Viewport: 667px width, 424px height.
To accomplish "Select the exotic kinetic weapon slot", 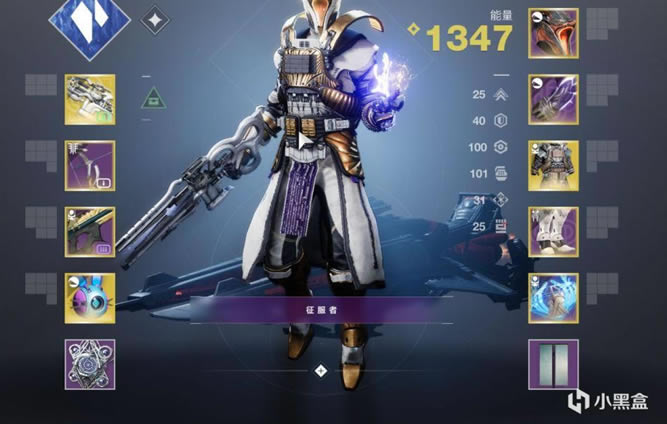I will click(90, 99).
